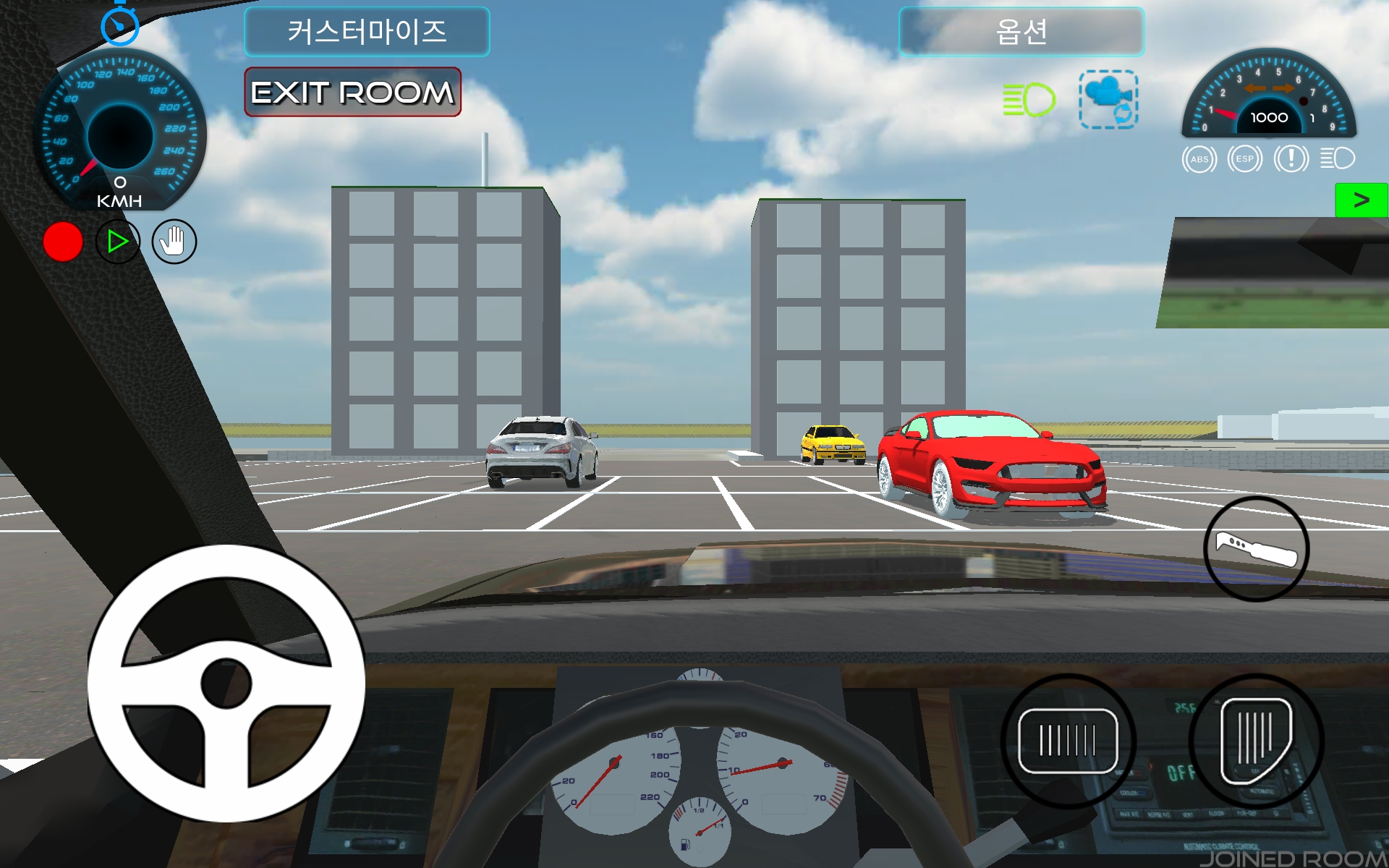Activate the hand icon button
Image resolution: width=1389 pixels, height=868 pixels.
pos(174,242)
